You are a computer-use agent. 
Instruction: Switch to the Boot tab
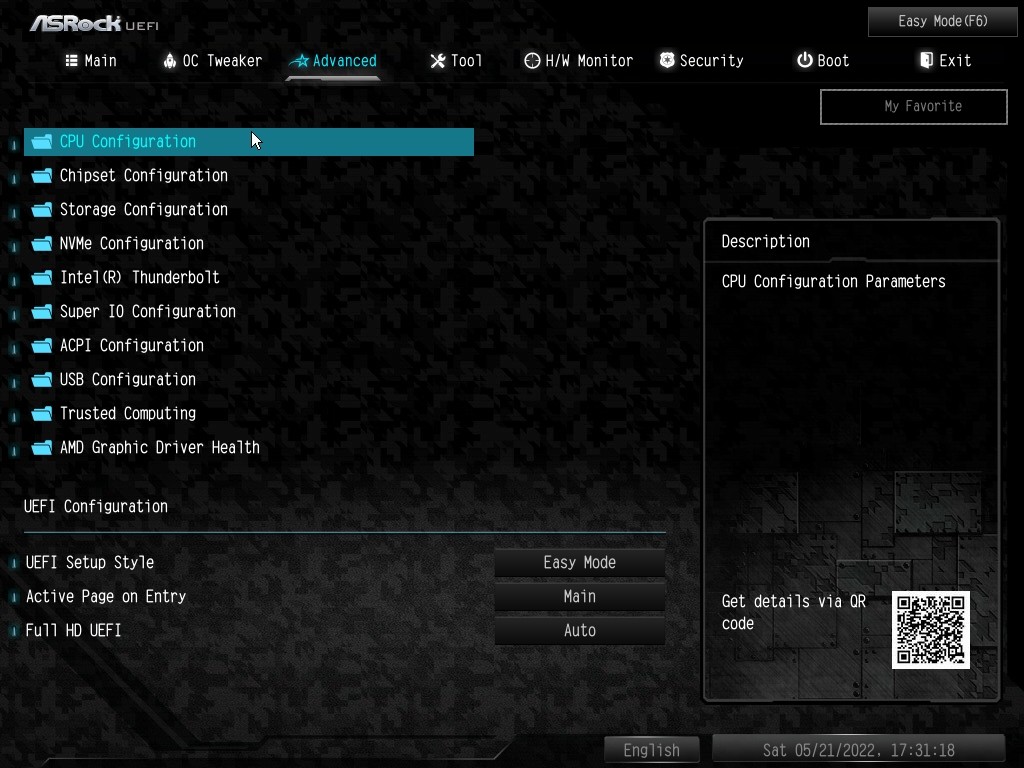[x=823, y=61]
